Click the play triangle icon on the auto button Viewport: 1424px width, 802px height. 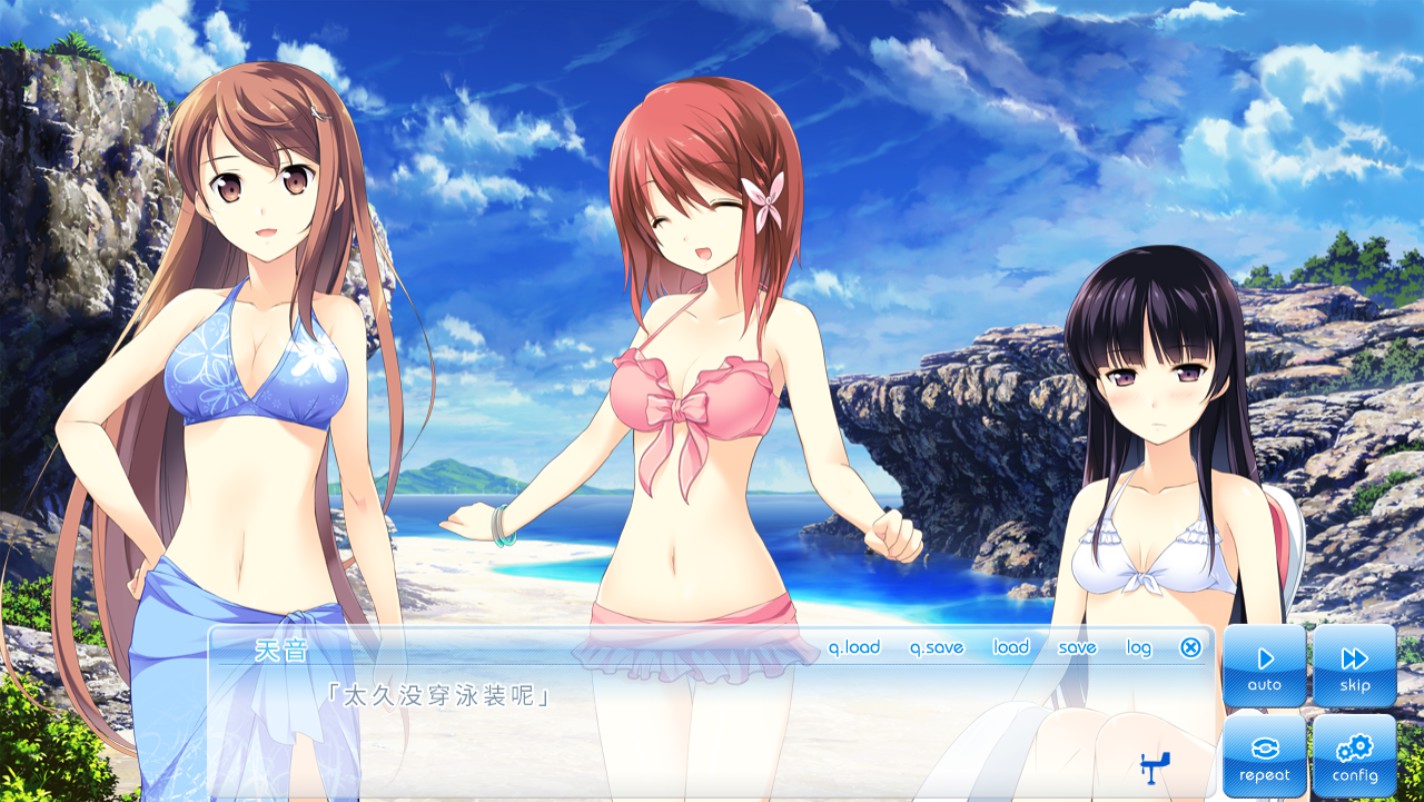coord(1266,659)
